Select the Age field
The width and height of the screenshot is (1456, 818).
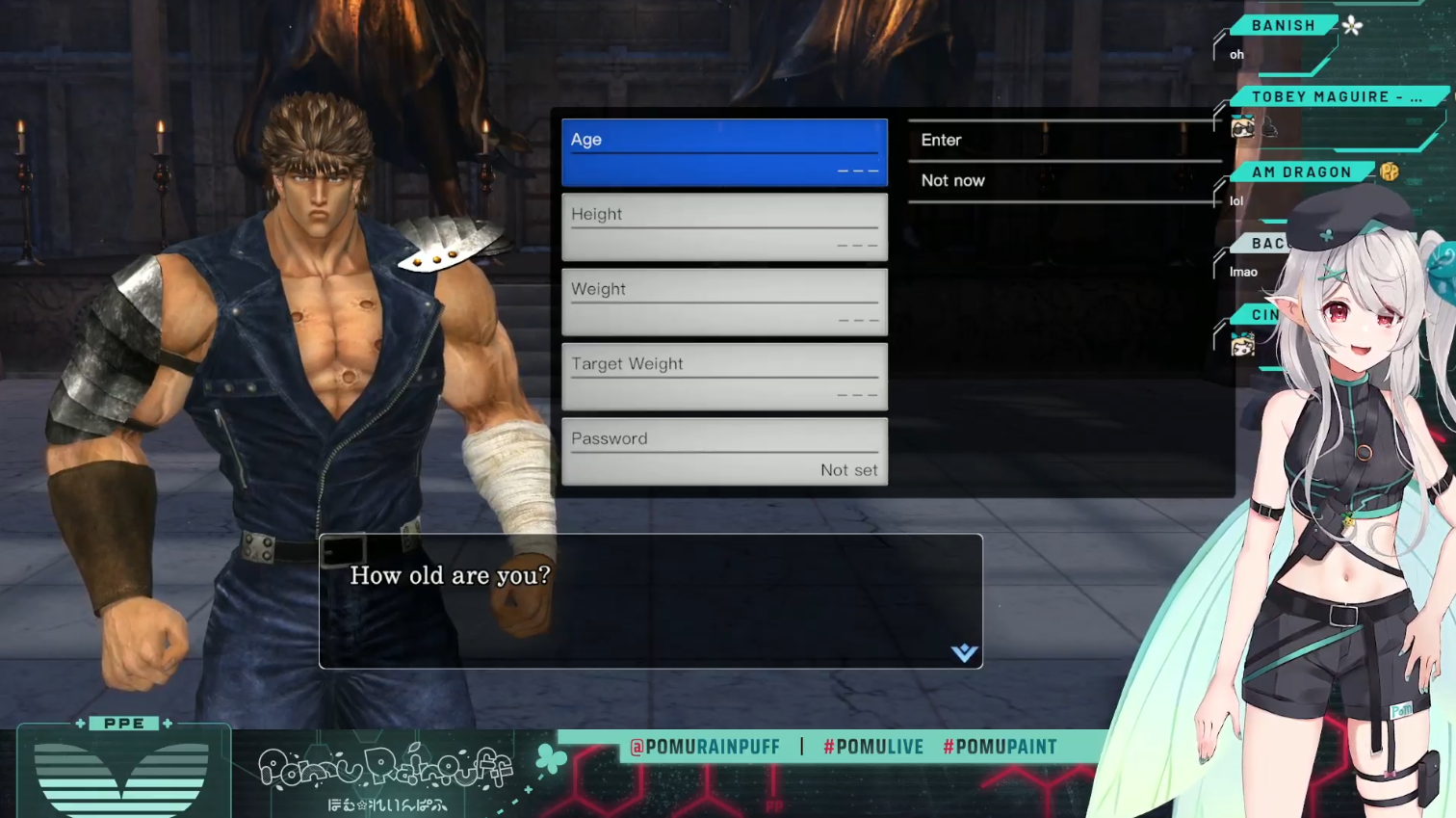724,152
